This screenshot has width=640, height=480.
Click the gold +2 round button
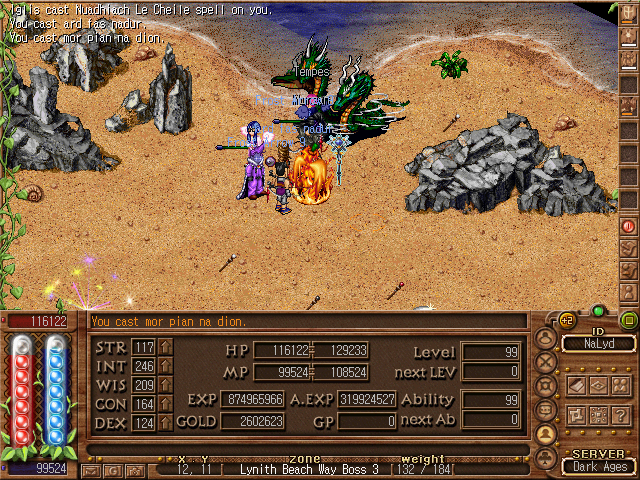566,320
